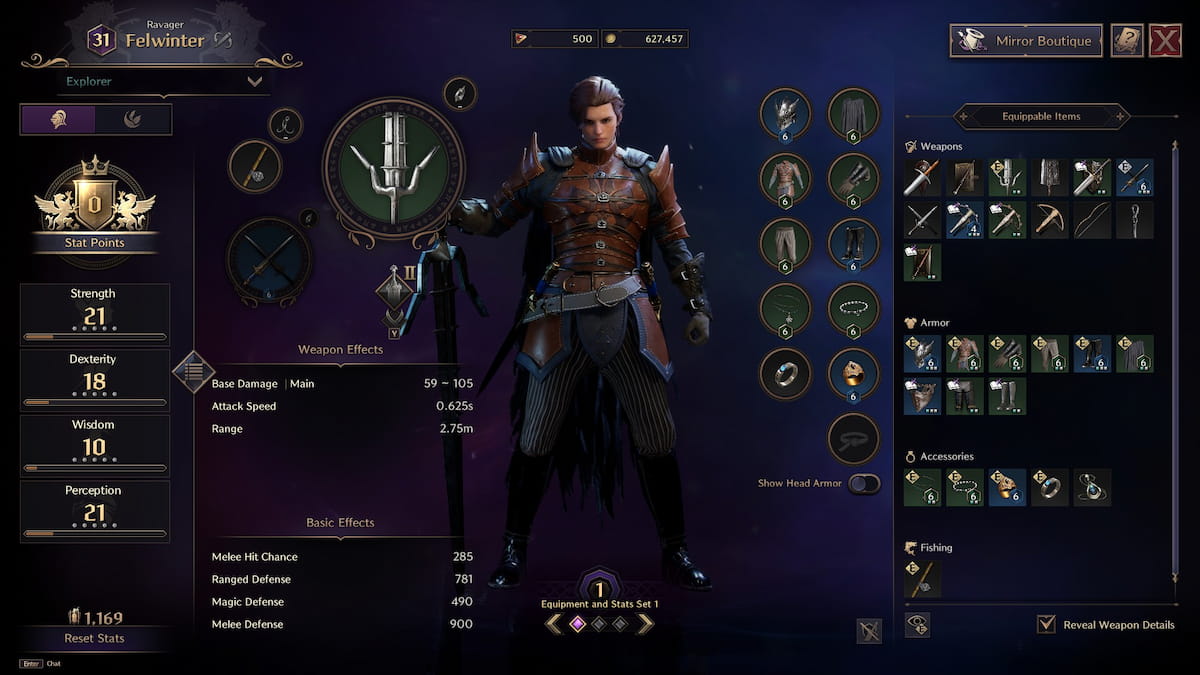Toggle the Show Head Armor switch
The height and width of the screenshot is (675, 1200).
click(x=864, y=484)
